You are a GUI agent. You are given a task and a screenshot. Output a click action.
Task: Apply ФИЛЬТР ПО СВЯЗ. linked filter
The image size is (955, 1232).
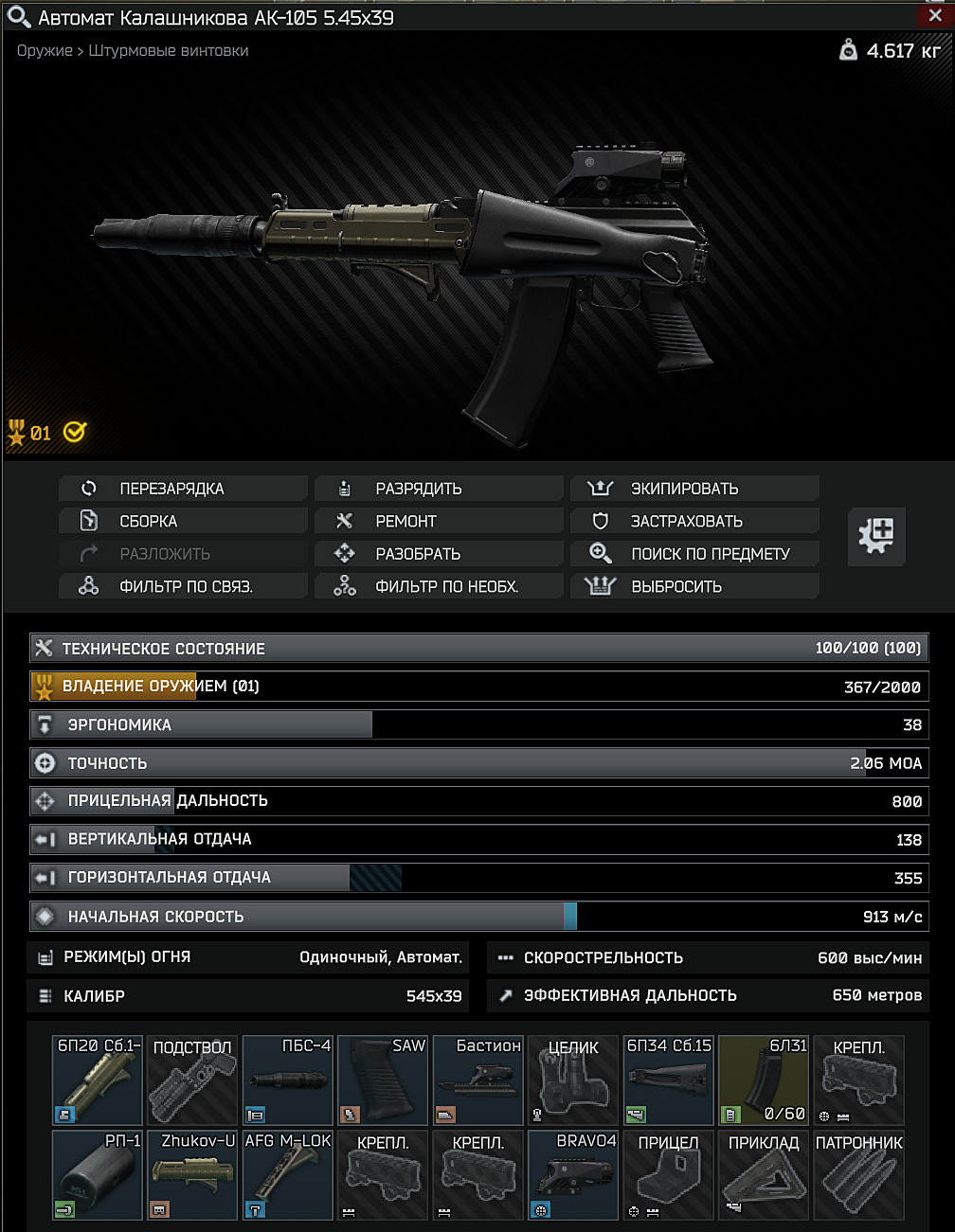click(184, 586)
